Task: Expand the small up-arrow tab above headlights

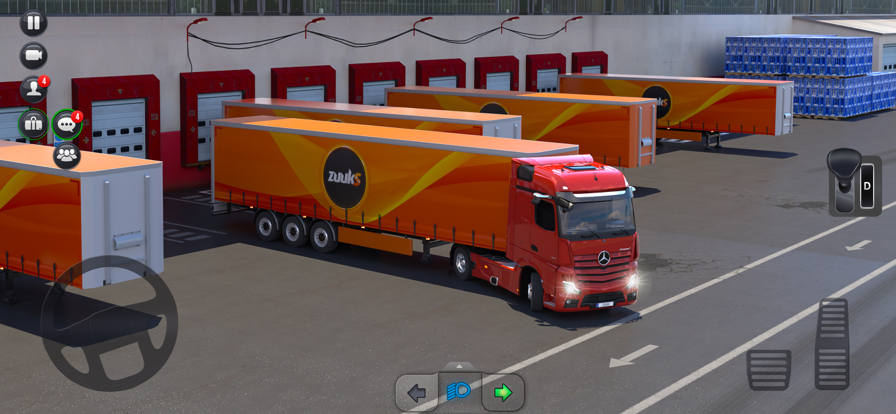Action: [460, 366]
